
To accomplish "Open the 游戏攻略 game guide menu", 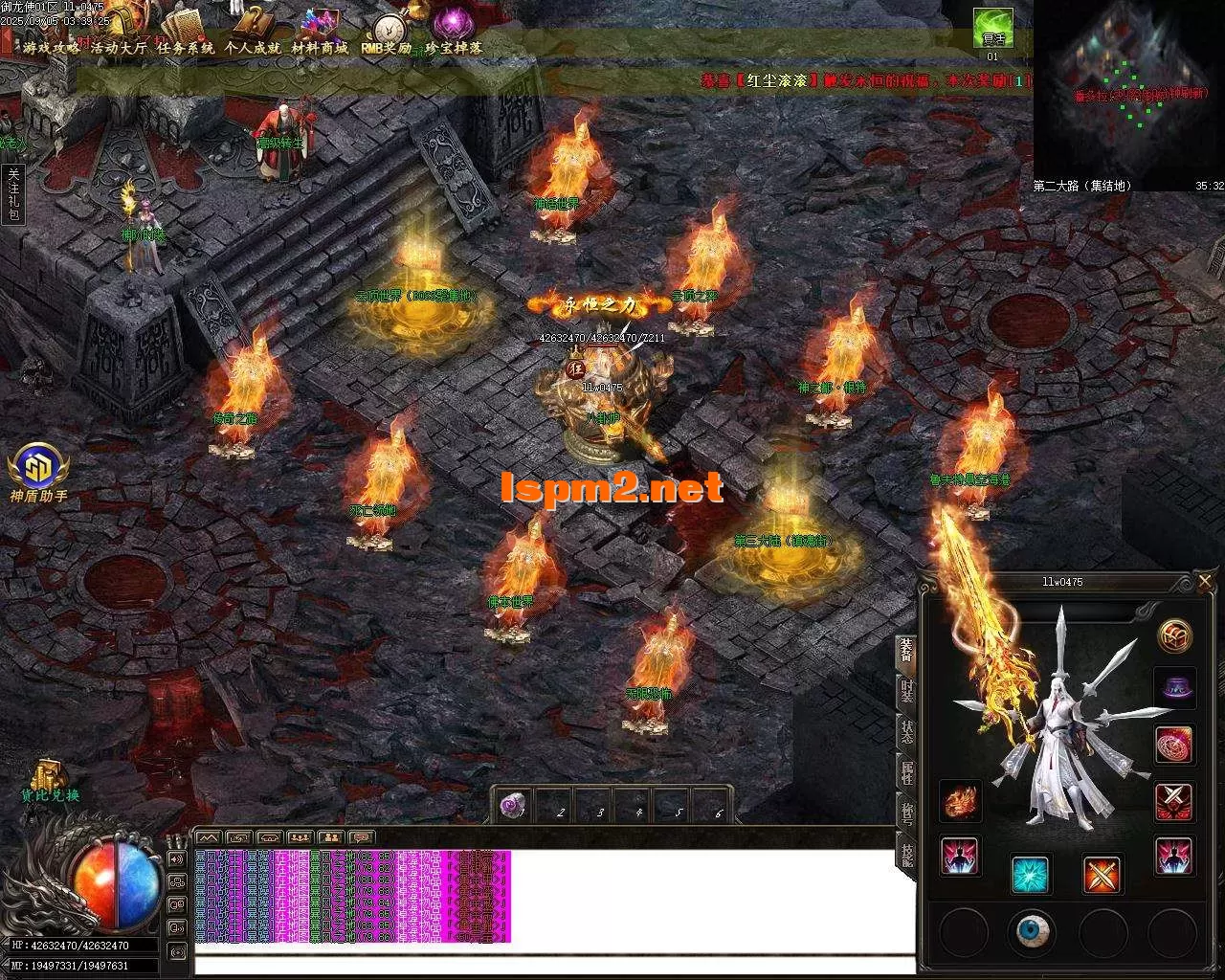I will 52,47.
